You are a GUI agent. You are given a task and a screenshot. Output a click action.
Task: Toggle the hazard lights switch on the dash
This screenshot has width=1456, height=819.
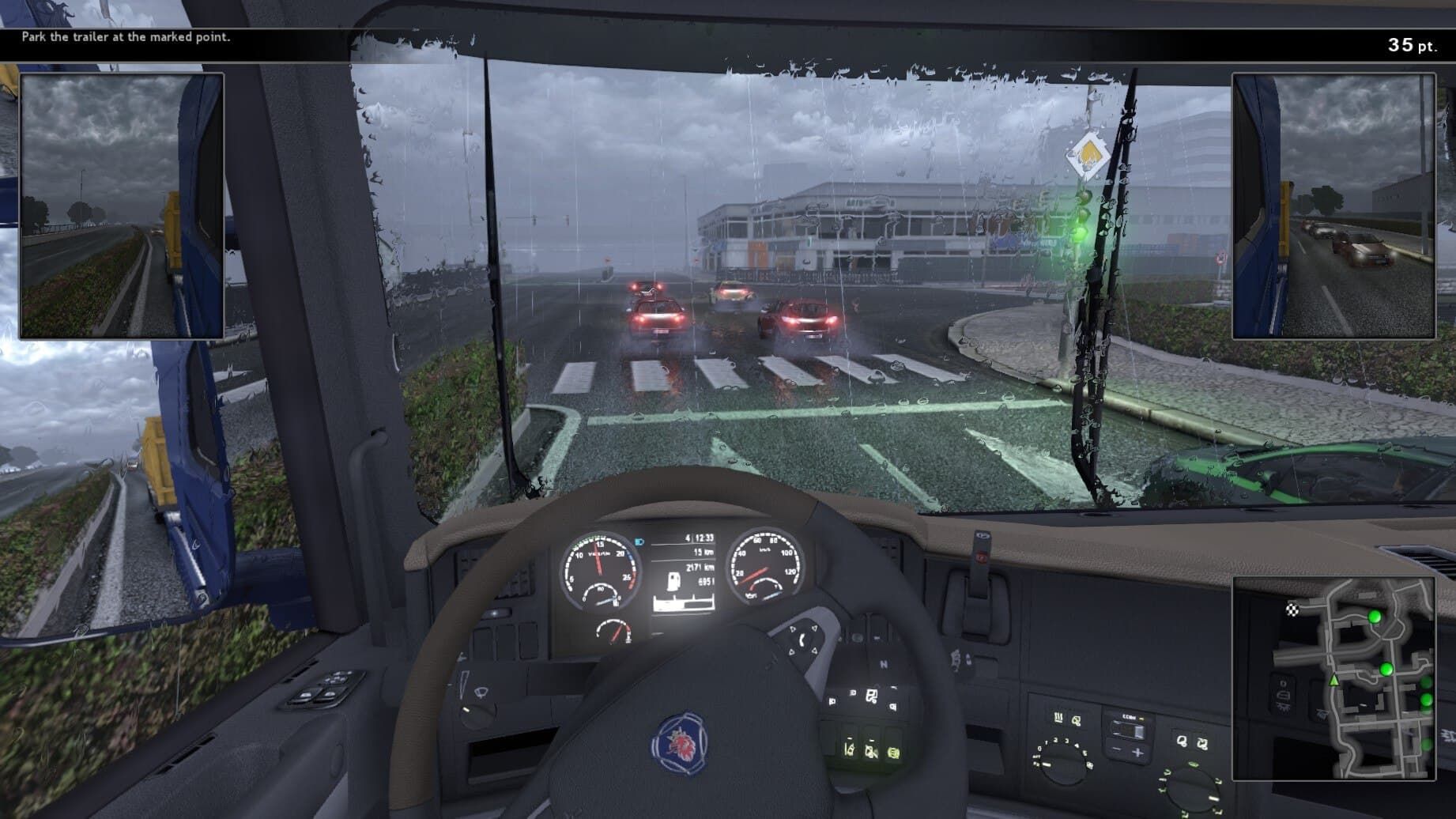click(x=981, y=557)
